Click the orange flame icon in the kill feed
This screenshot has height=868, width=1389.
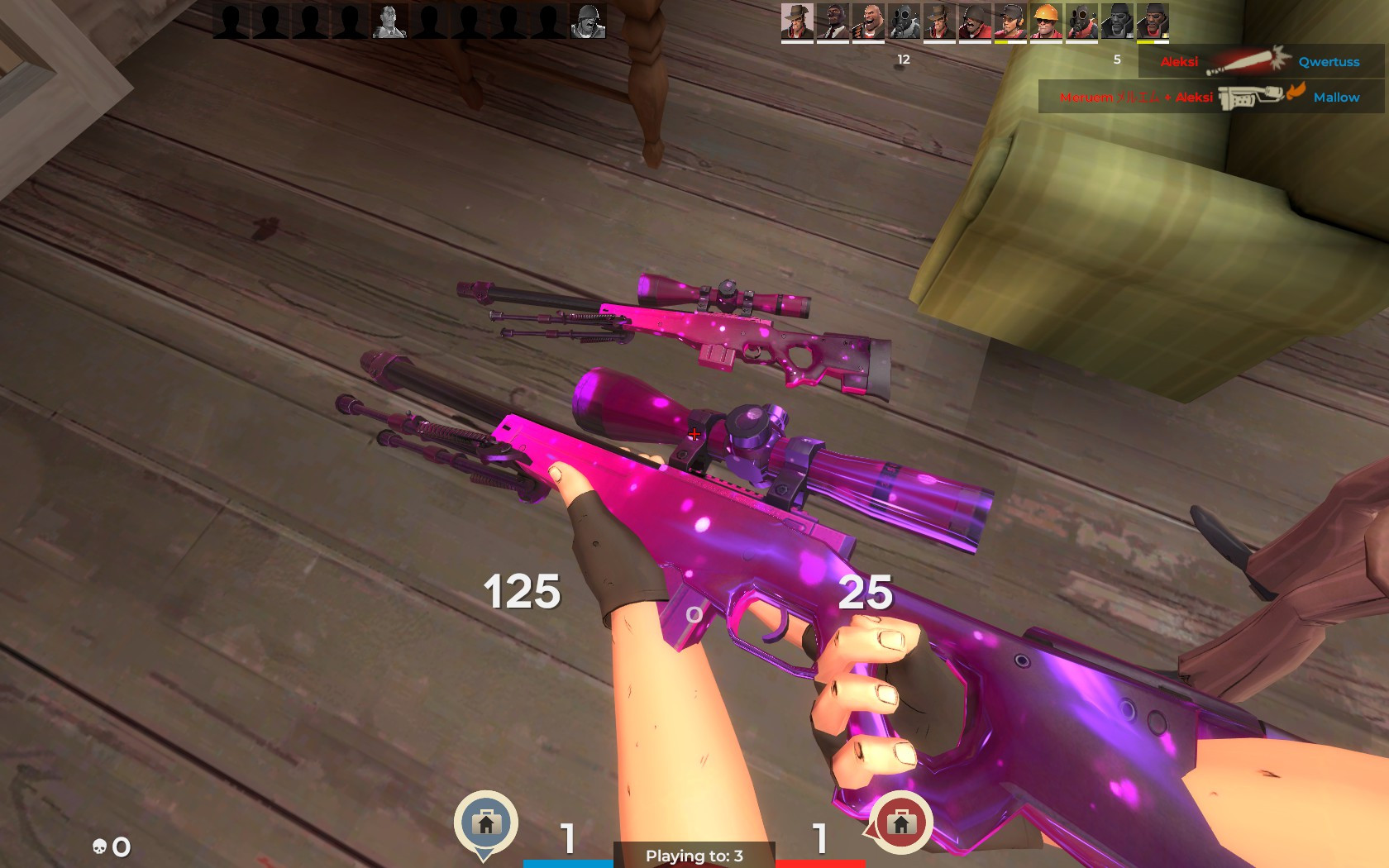pos(1296,95)
